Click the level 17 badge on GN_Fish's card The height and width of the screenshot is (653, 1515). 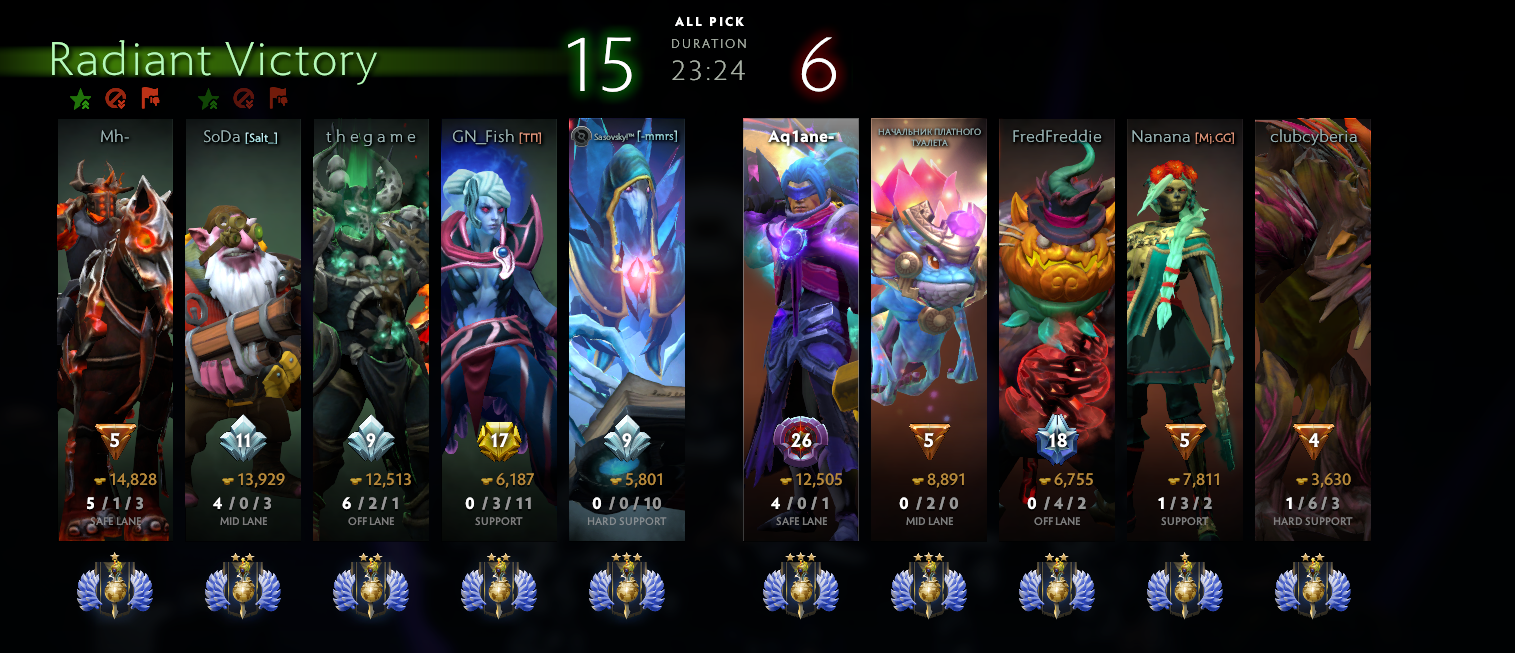pyautogui.click(x=499, y=439)
